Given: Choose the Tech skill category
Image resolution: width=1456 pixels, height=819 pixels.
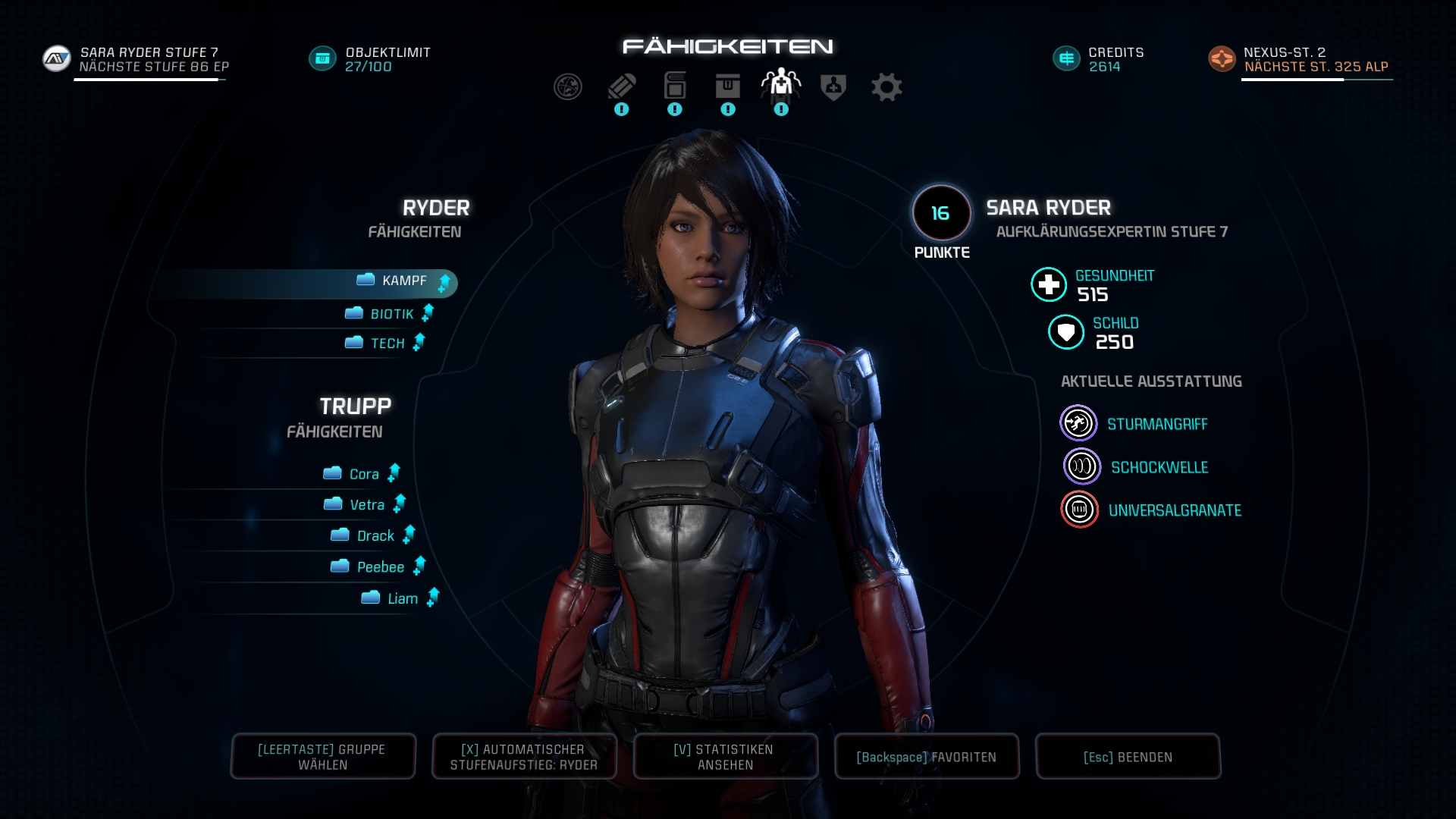Looking at the screenshot, I should pos(387,344).
